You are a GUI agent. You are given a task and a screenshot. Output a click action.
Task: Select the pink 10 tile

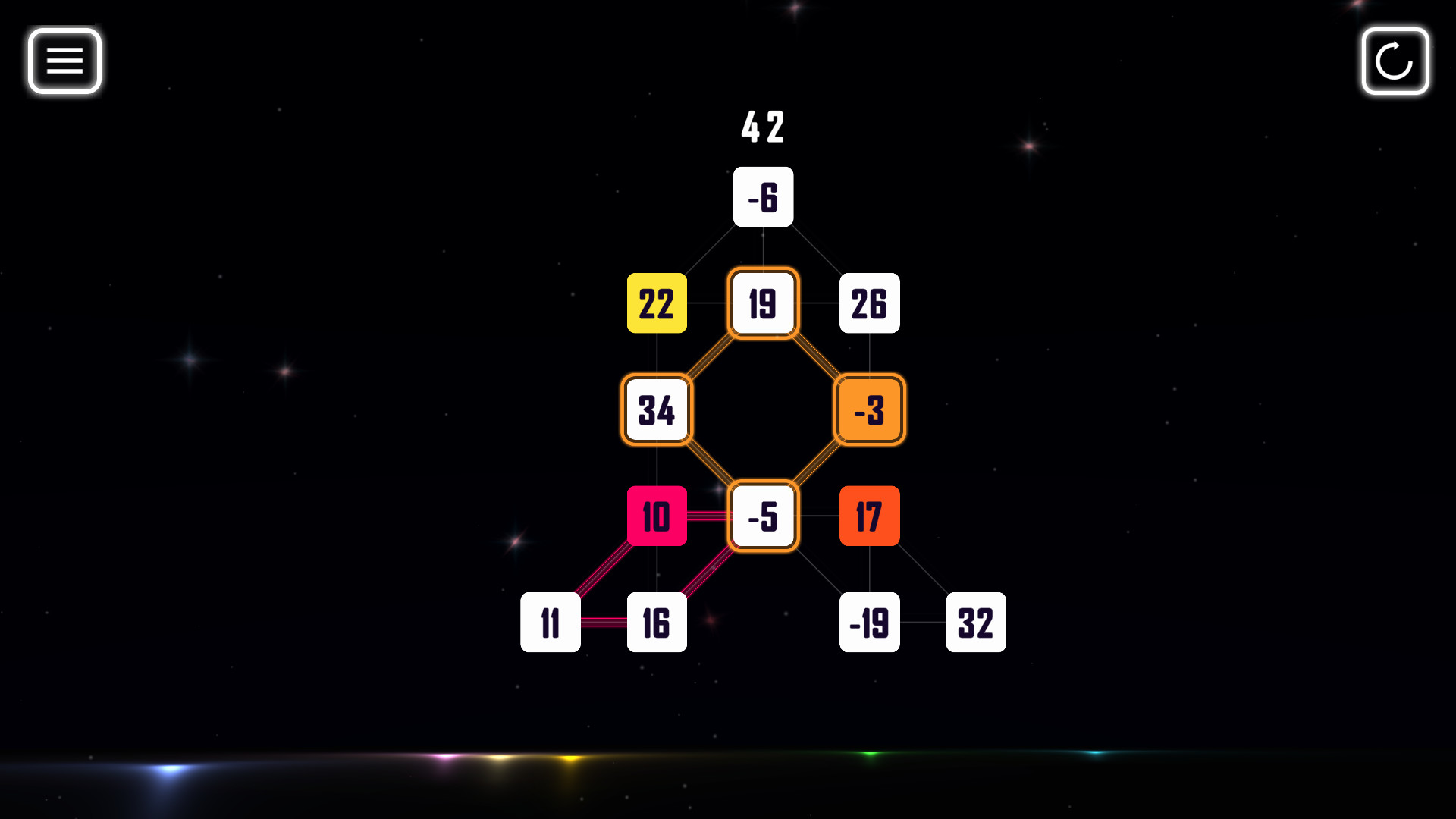657,516
